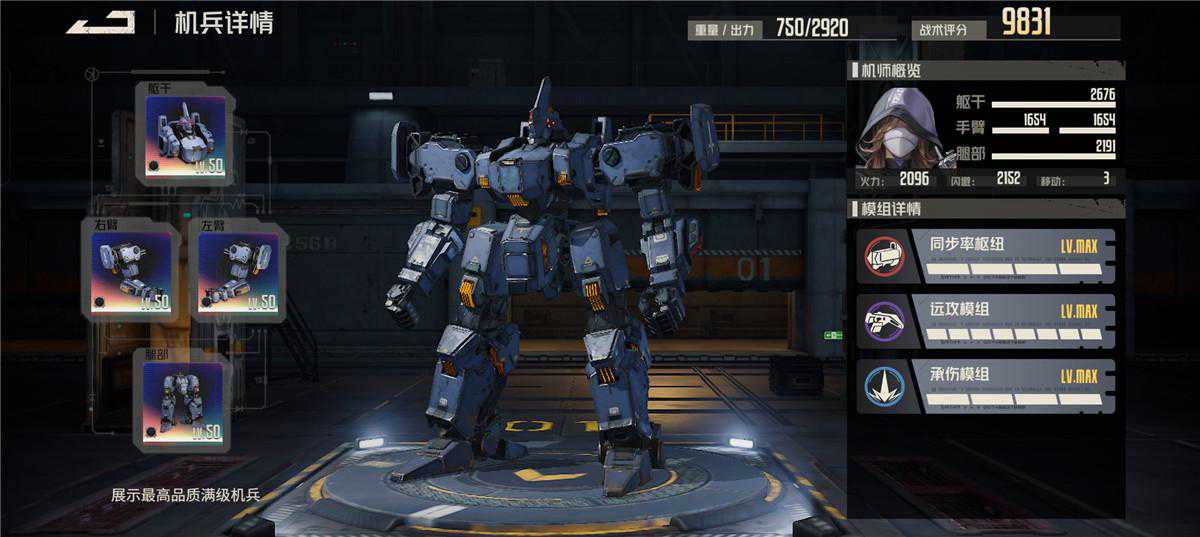Viewport: 1200px width, 537px height.
Task: Click the hooded pilot portrait
Action: tap(899, 128)
